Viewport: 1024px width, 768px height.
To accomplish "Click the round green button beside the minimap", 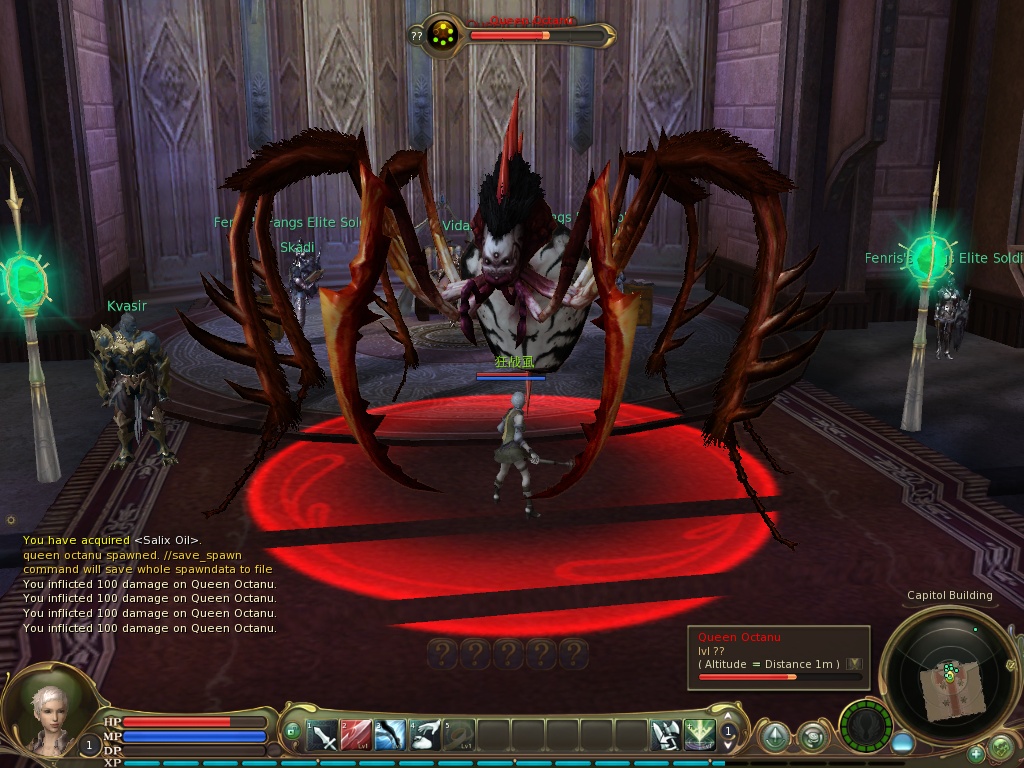I will (1000, 746).
